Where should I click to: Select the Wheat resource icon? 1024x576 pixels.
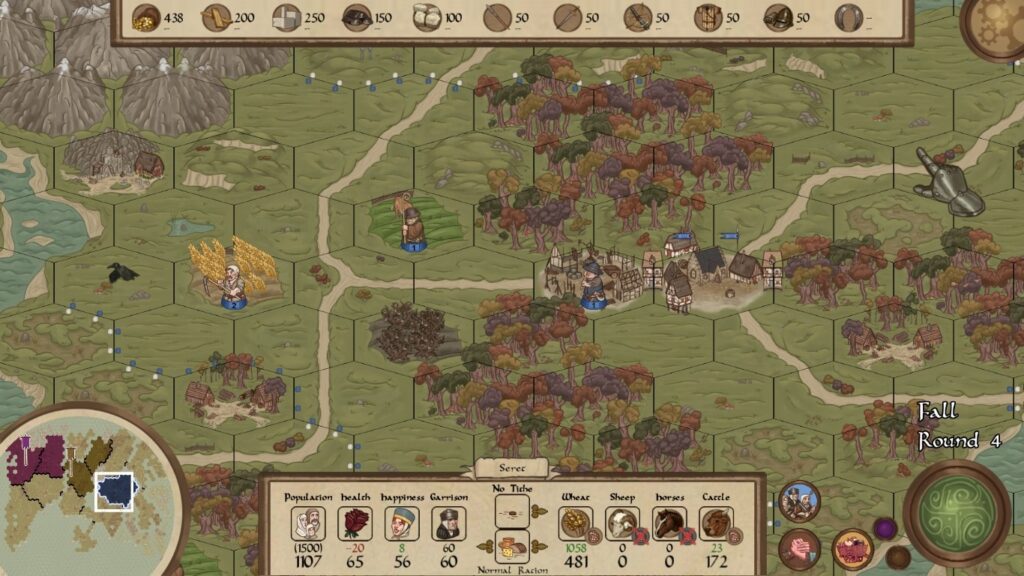(x=574, y=523)
